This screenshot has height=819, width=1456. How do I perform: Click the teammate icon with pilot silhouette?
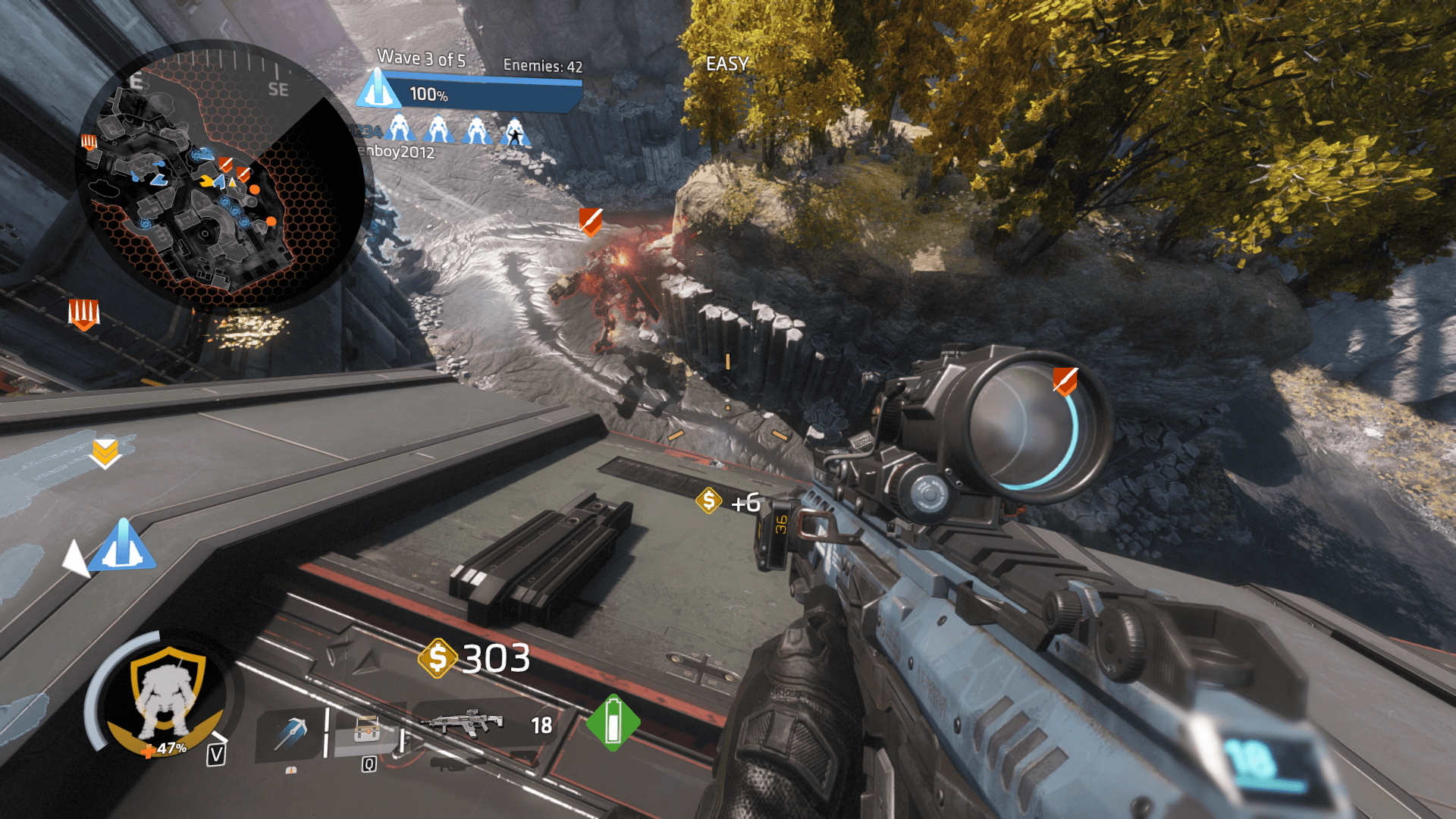pyautogui.click(x=515, y=131)
